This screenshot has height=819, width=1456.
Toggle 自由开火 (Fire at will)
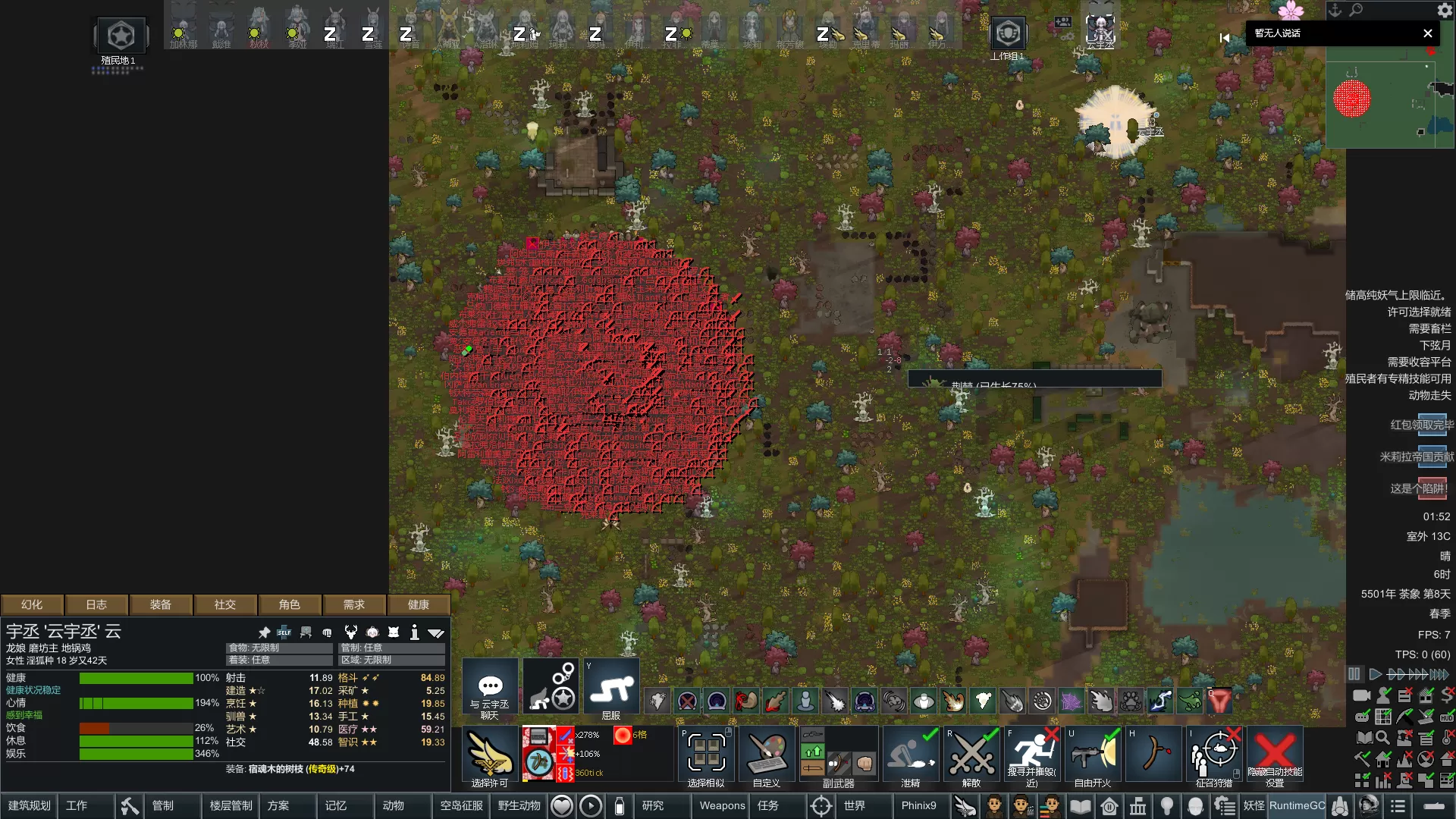(1093, 755)
